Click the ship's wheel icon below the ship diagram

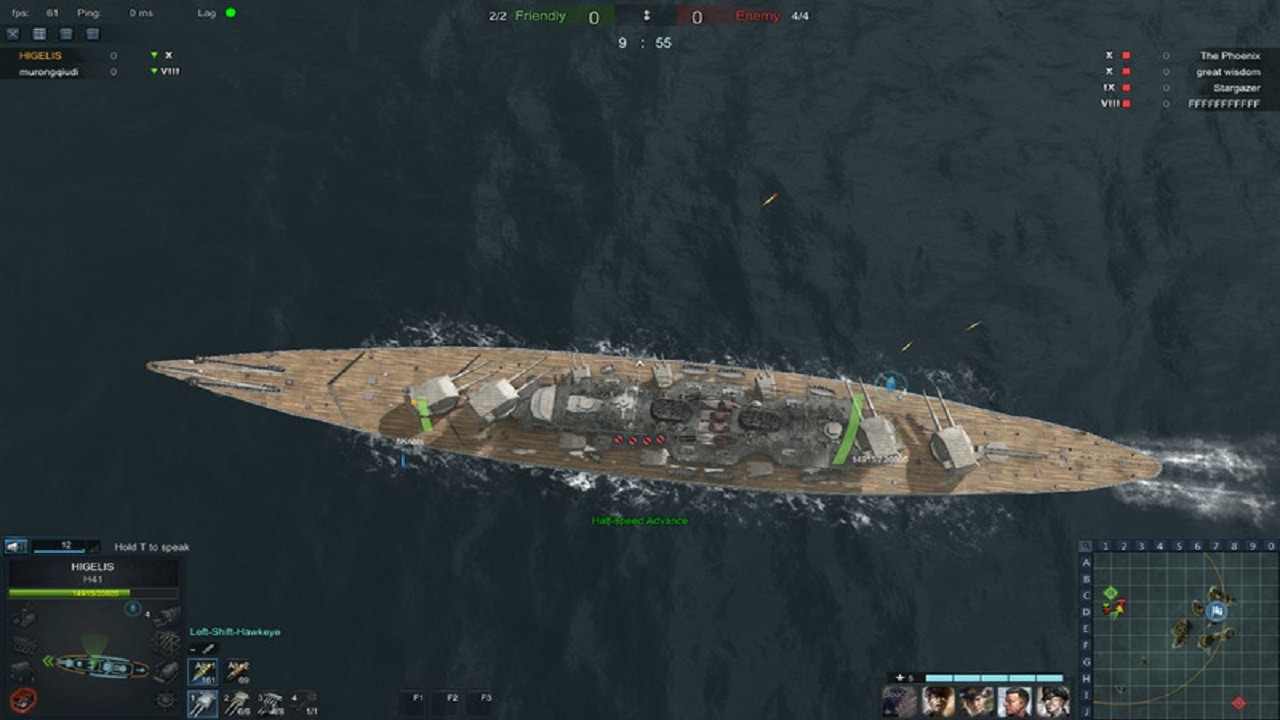tap(164, 699)
